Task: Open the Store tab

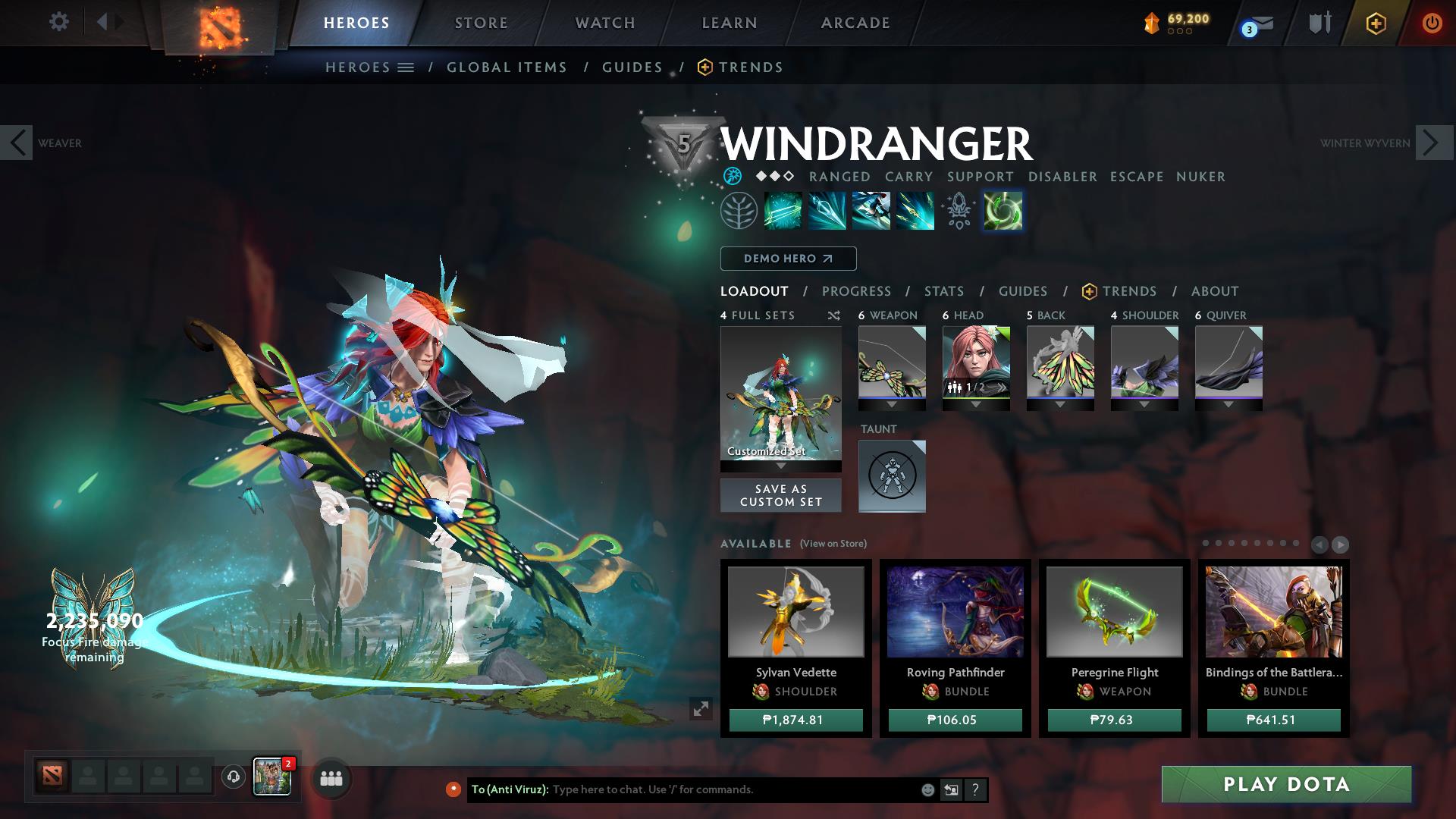Action: tap(481, 23)
